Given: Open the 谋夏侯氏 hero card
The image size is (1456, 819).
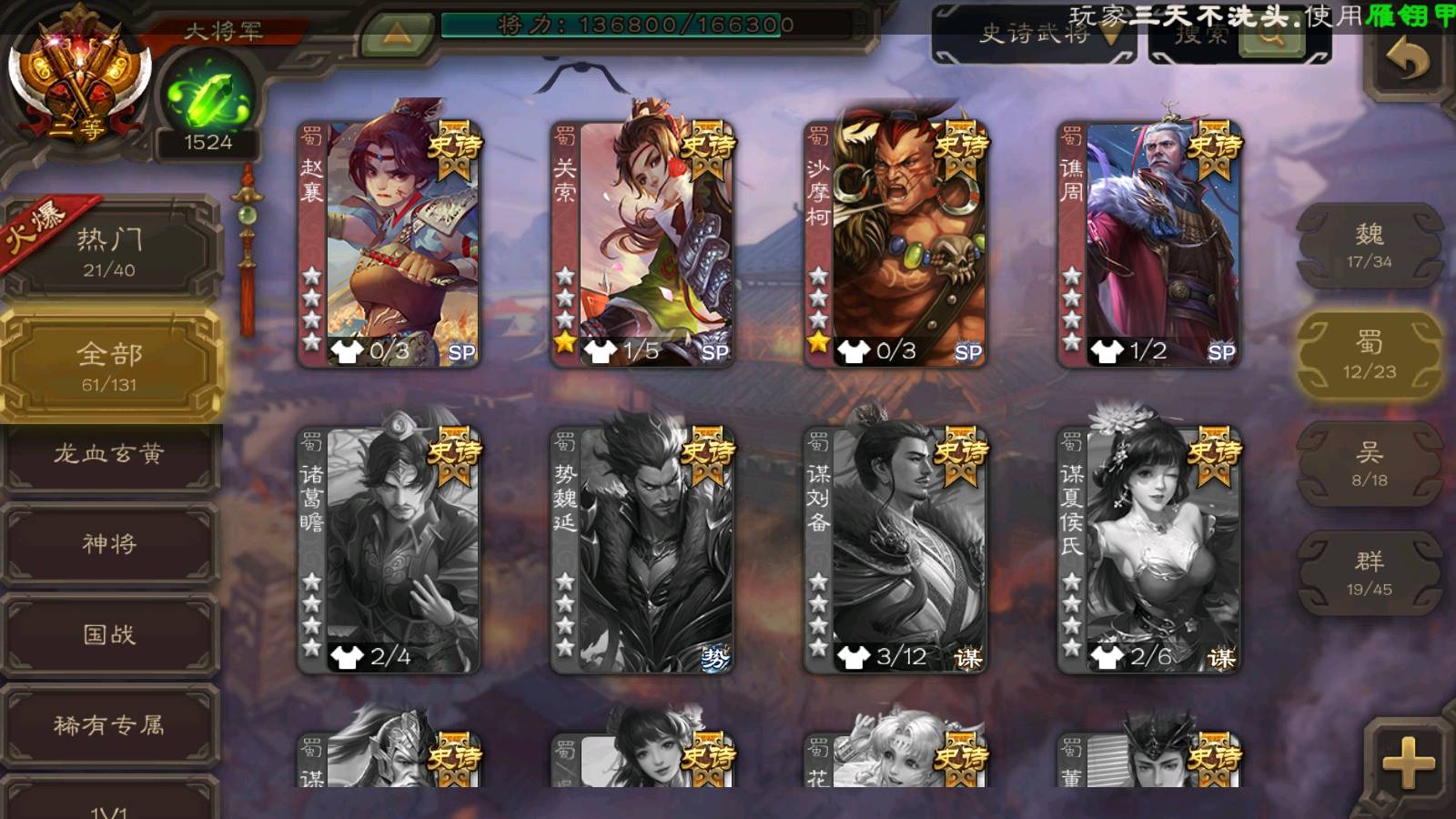Looking at the screenshot, I should [1148, 549].
